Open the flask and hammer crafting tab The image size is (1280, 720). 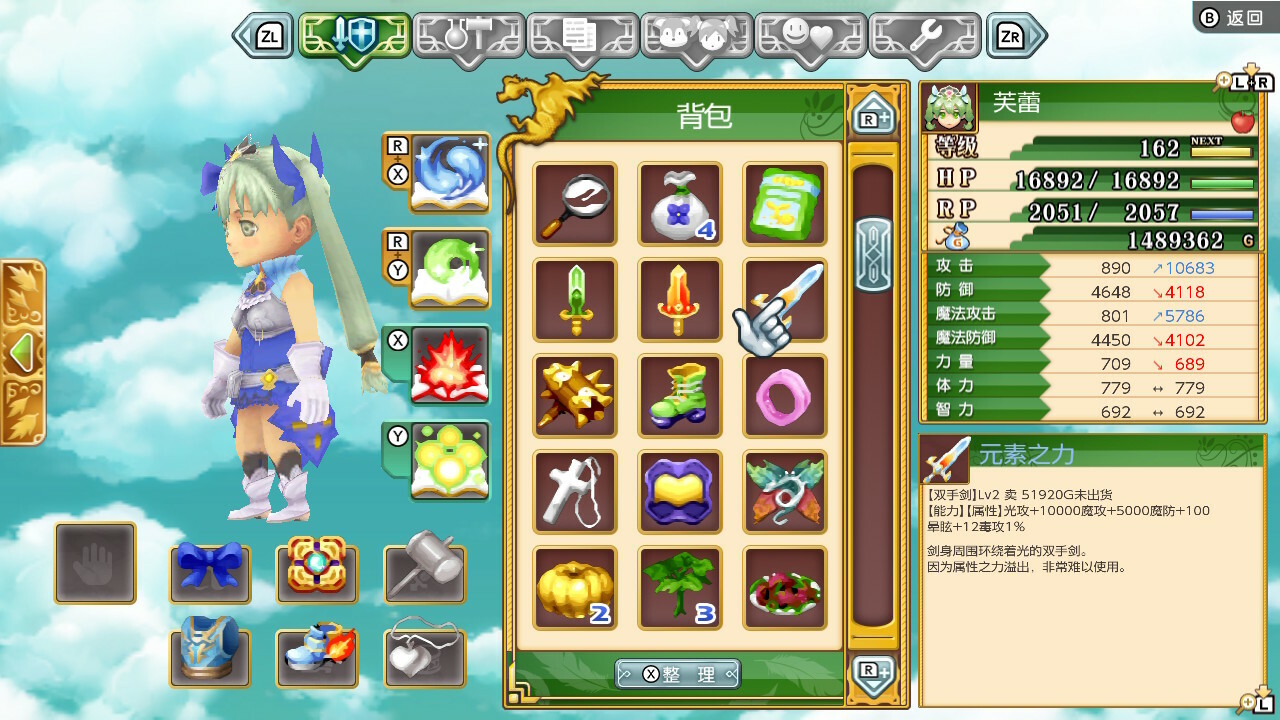tap(468, 37)
